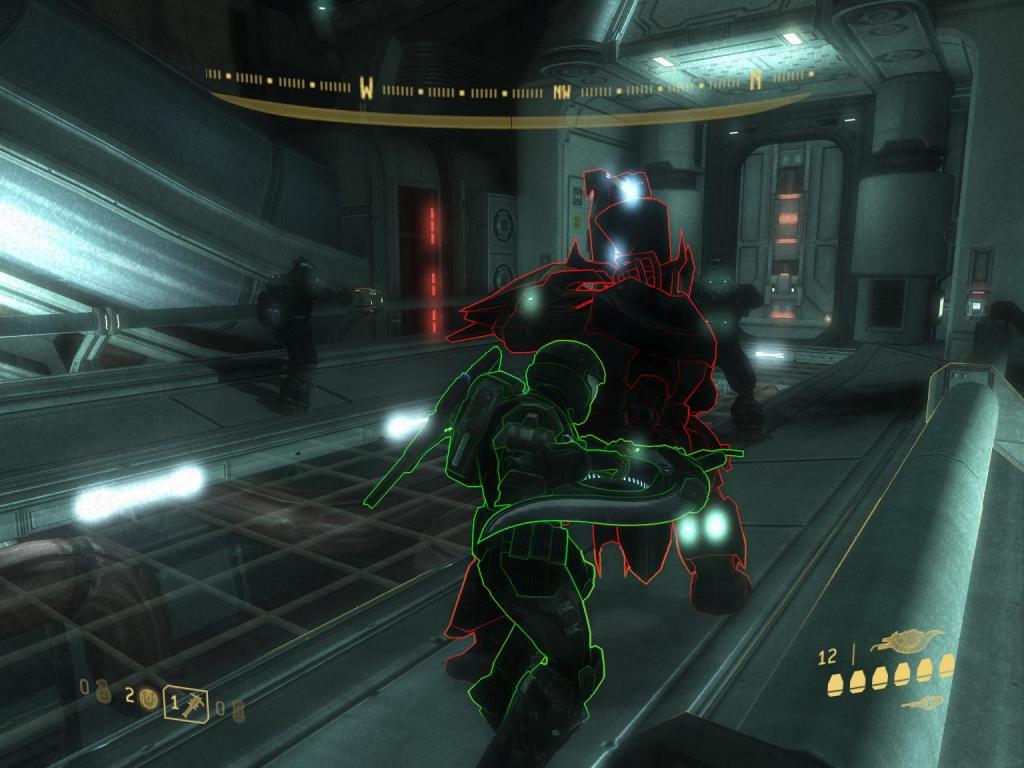Select the dimmed firebomb grenade icon
This screenshot has height=768, width=1024.
(x=237, y=710)
